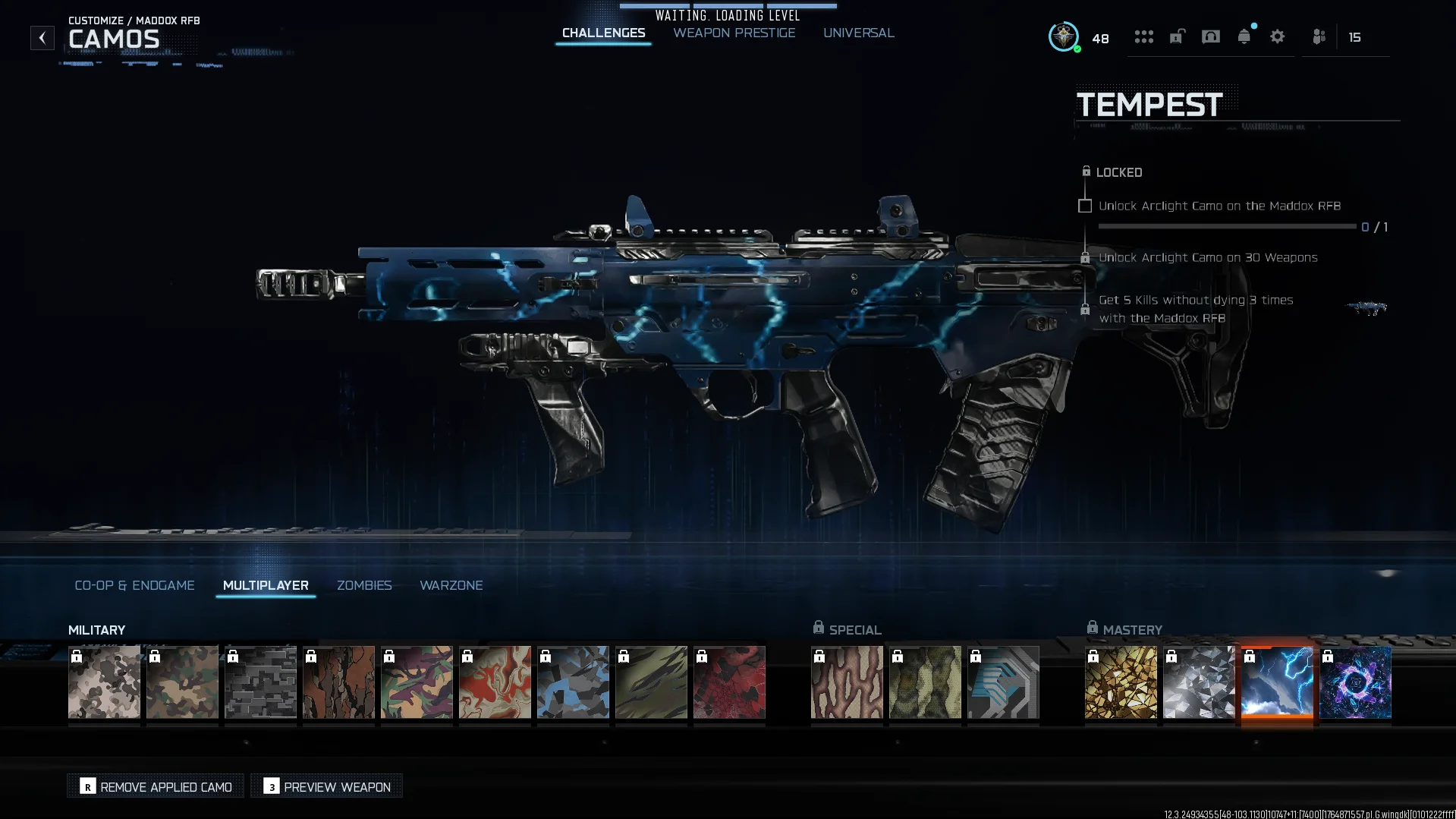Switch to the ZOMBIES tab

click(x=364, y=585)
